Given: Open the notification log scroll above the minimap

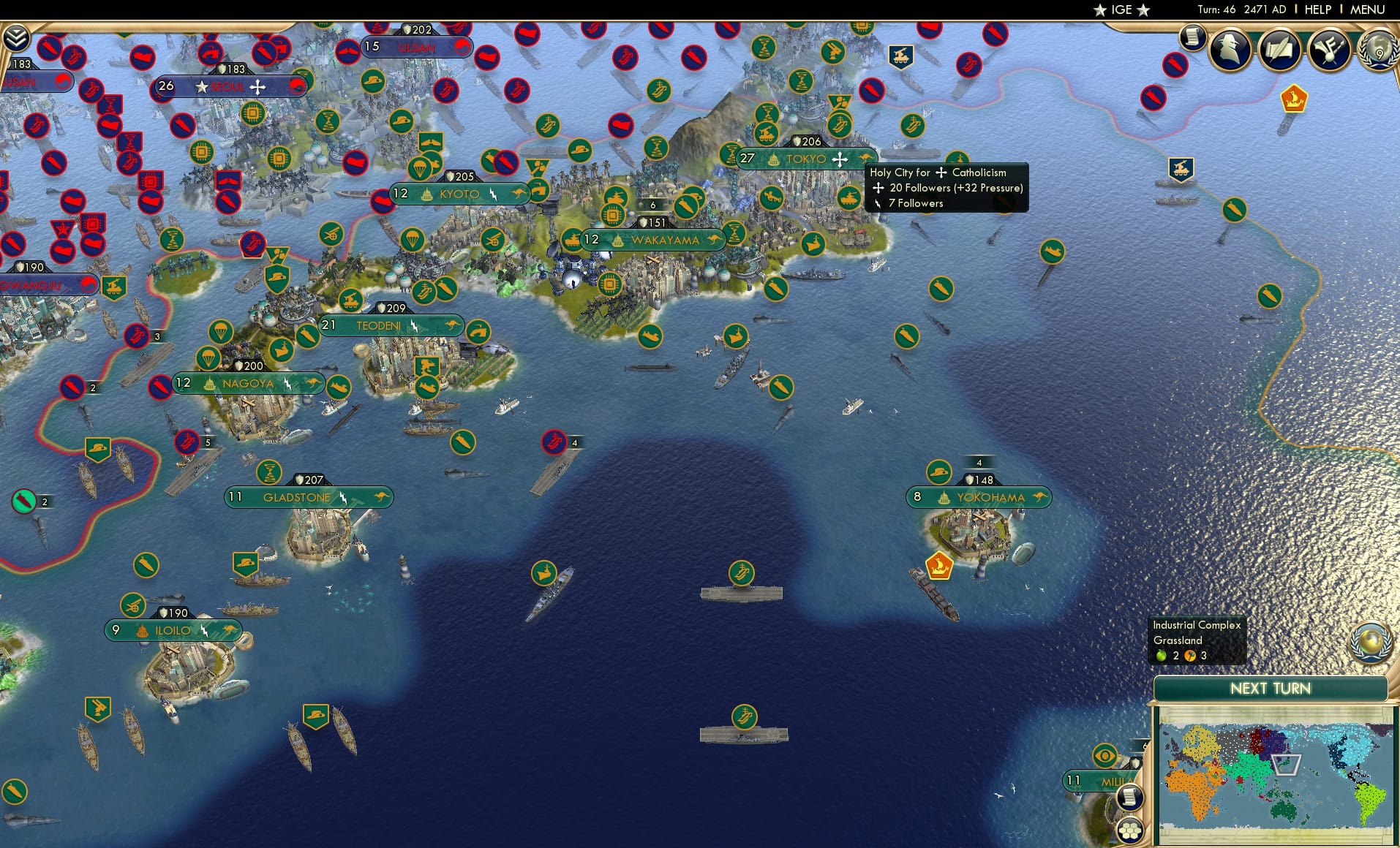Looking at the screenshot, I should [1130, 797].
